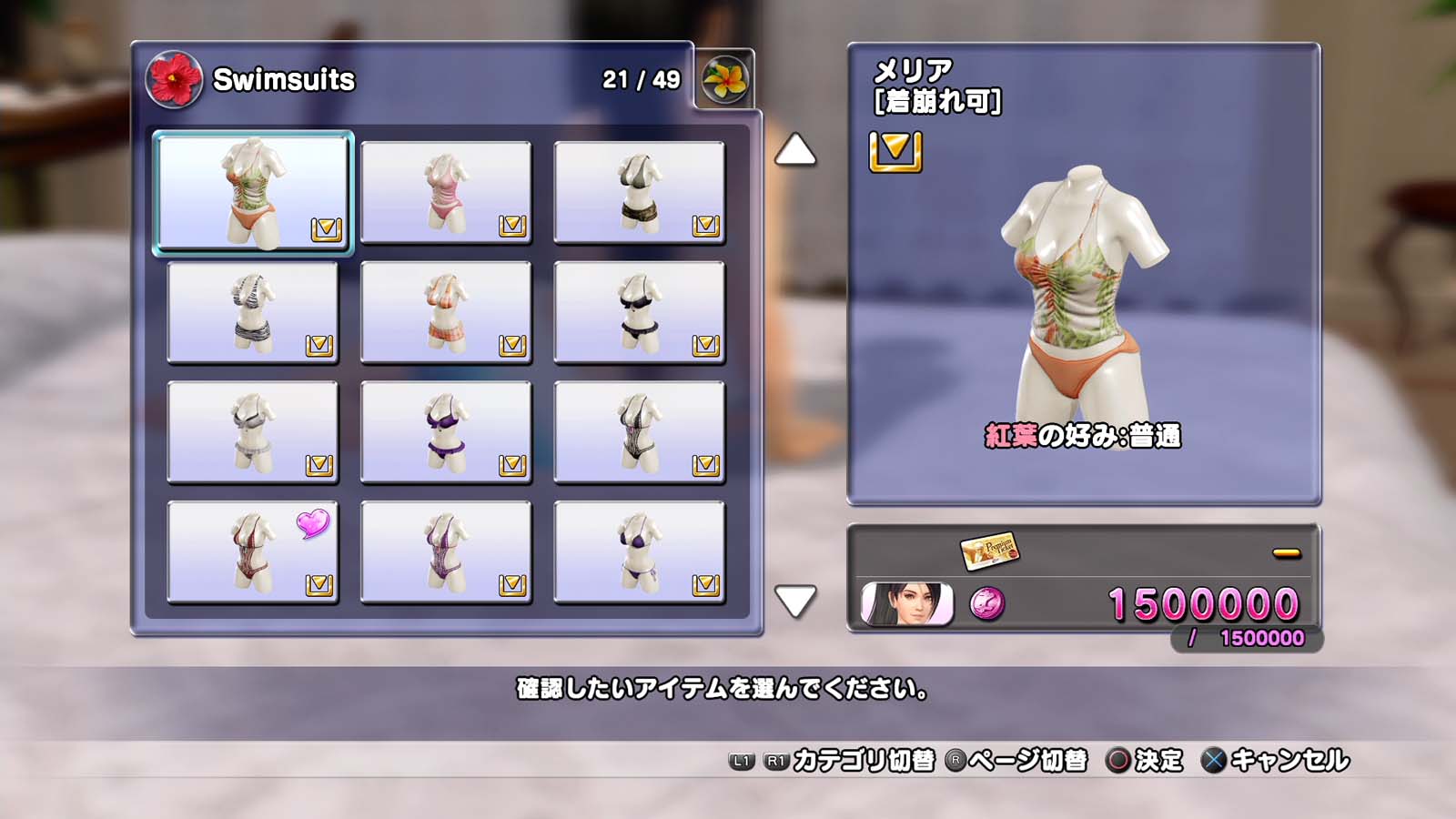Viewport: 1456px width, 819px height.
Task: Select the black-and-white sling swimsuit tile
Action: pyautogui.click(x=639, y=432)
